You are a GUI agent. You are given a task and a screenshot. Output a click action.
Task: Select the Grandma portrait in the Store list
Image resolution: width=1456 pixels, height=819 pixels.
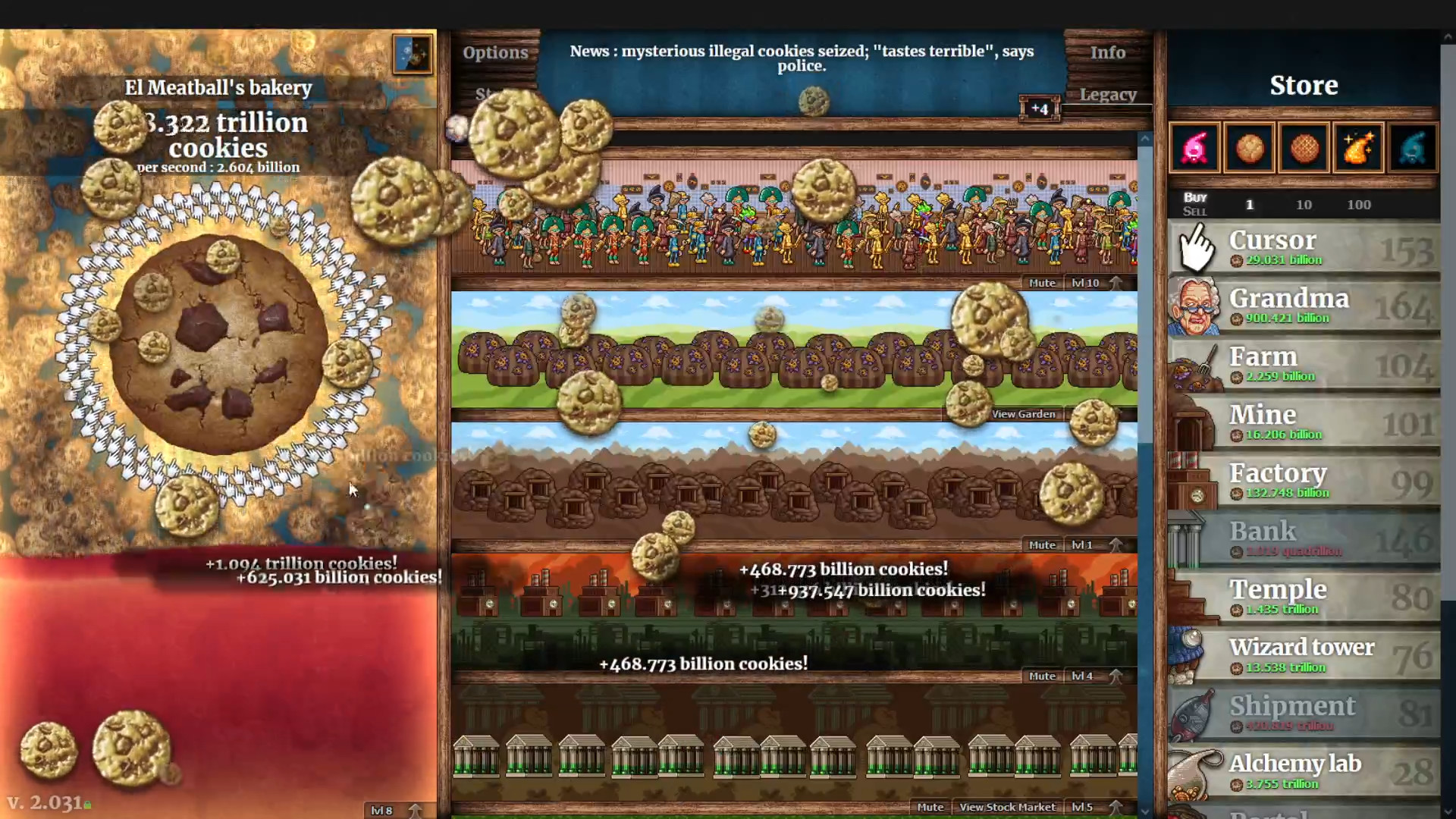(x=1196, y=306)
